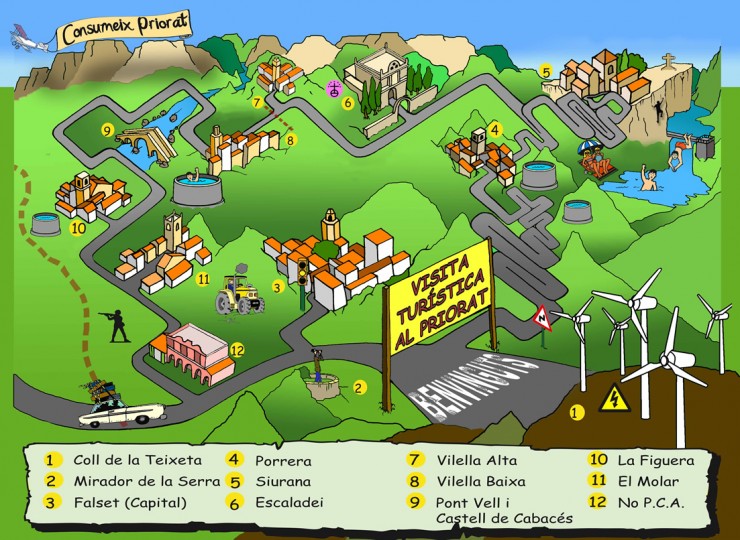The image size is (740, 540).
Task: Choose La Figuera in the legend
Action: tap(654, 461)
